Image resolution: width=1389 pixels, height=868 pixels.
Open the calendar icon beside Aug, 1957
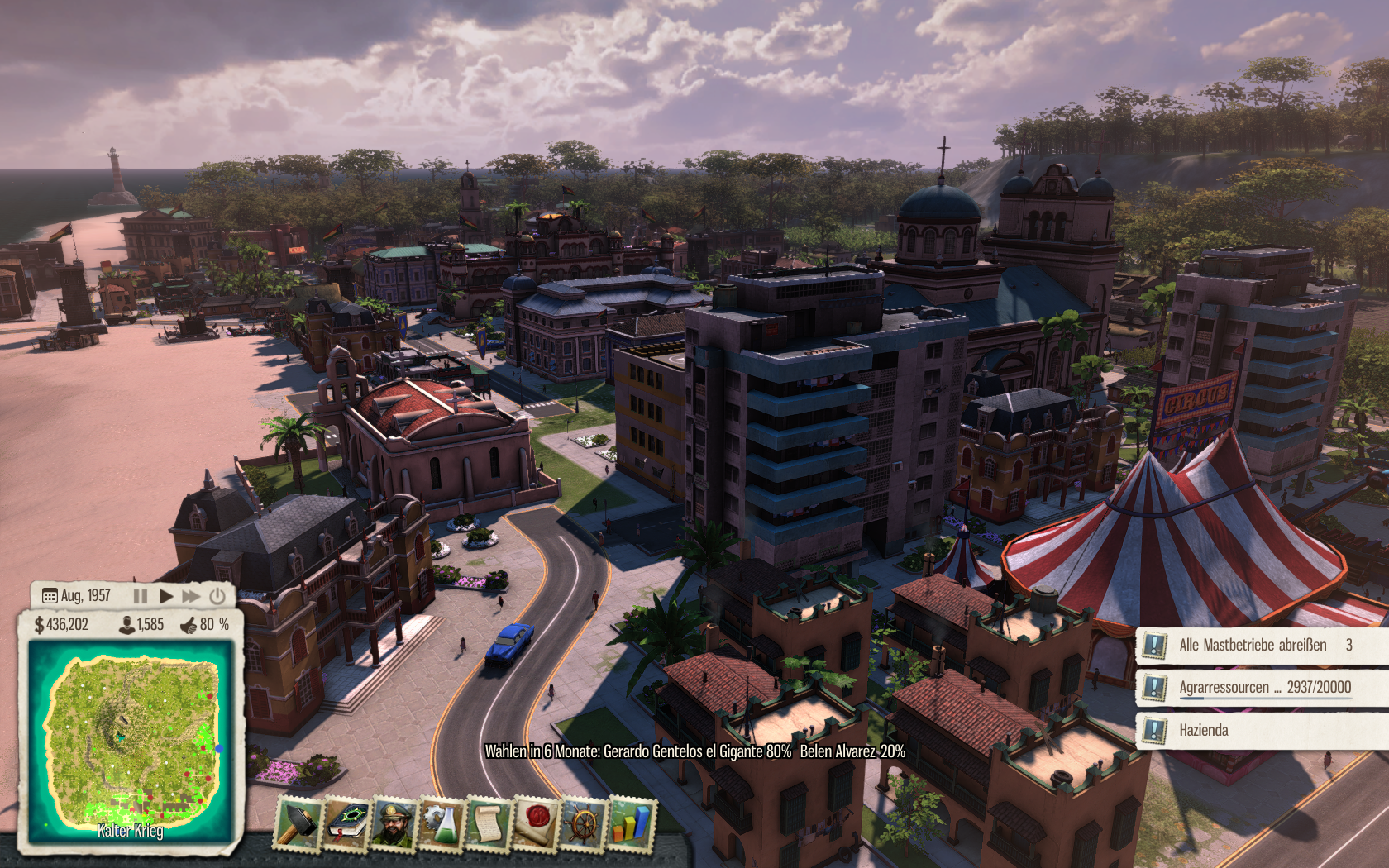pos(50,596)
